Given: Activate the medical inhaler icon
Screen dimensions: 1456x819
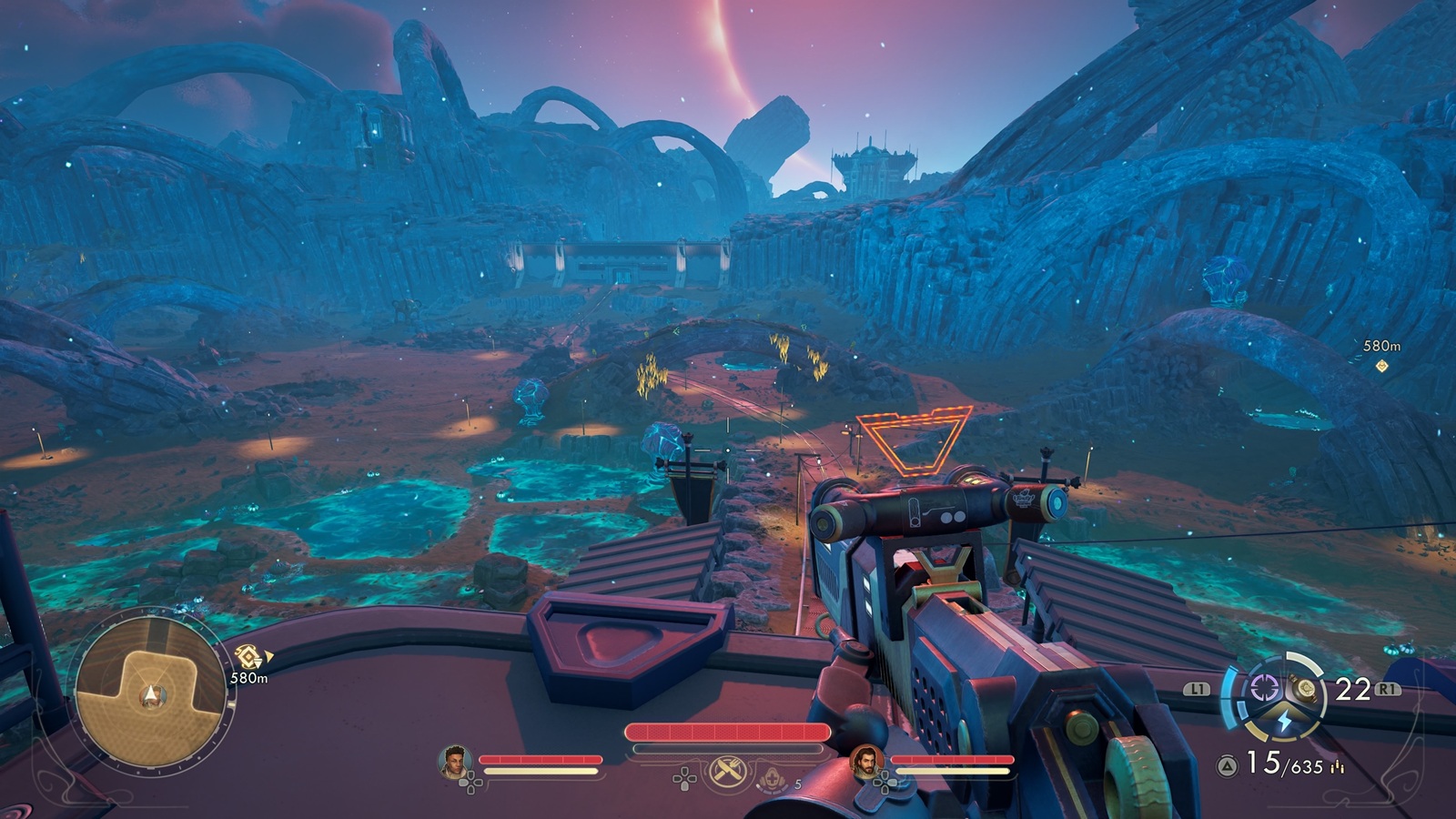Looking at the screenshot, I should pyautogui.click(x=773, y=780).
